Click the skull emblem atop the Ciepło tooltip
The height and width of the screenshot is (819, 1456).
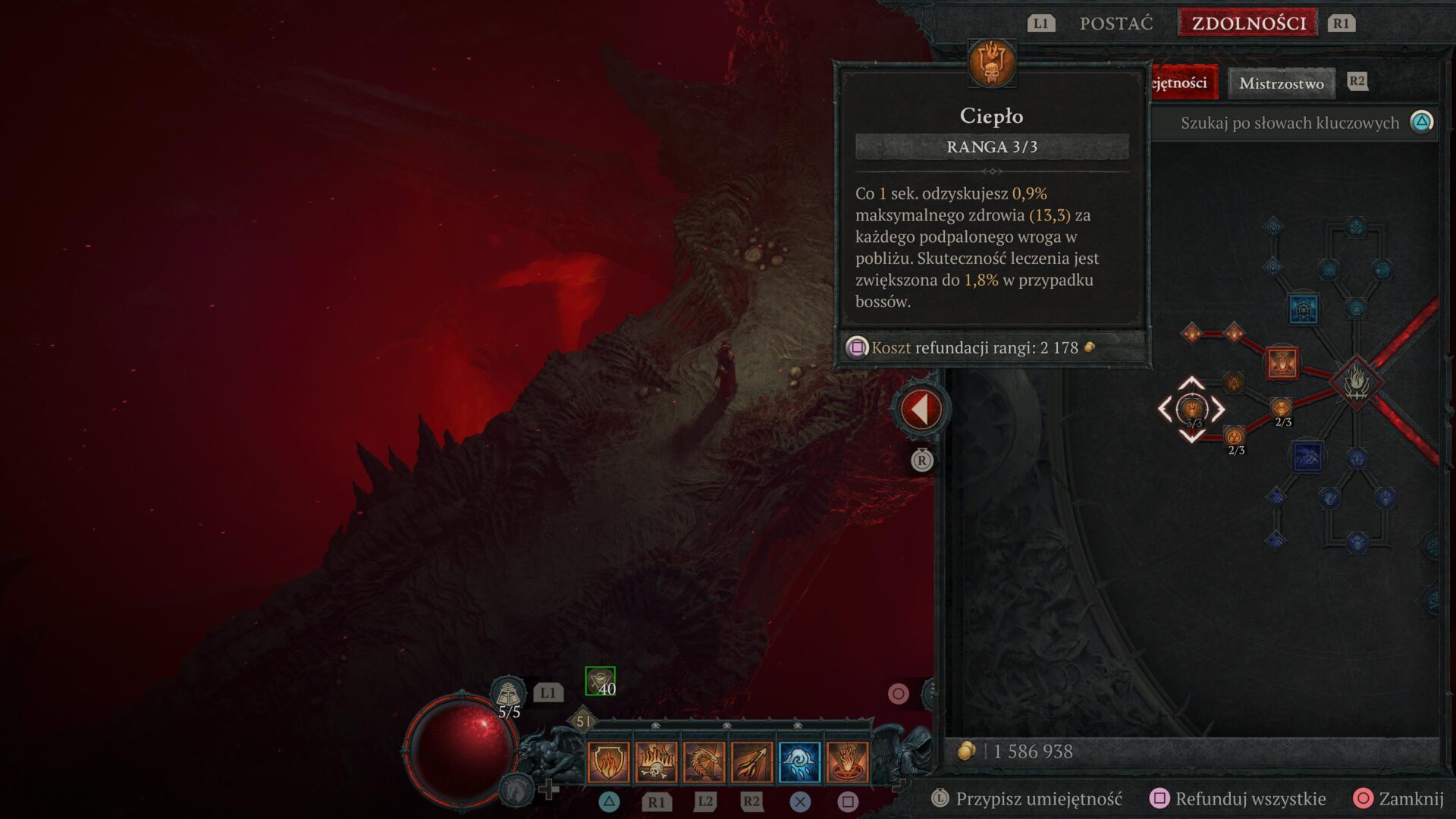[992, 64]
